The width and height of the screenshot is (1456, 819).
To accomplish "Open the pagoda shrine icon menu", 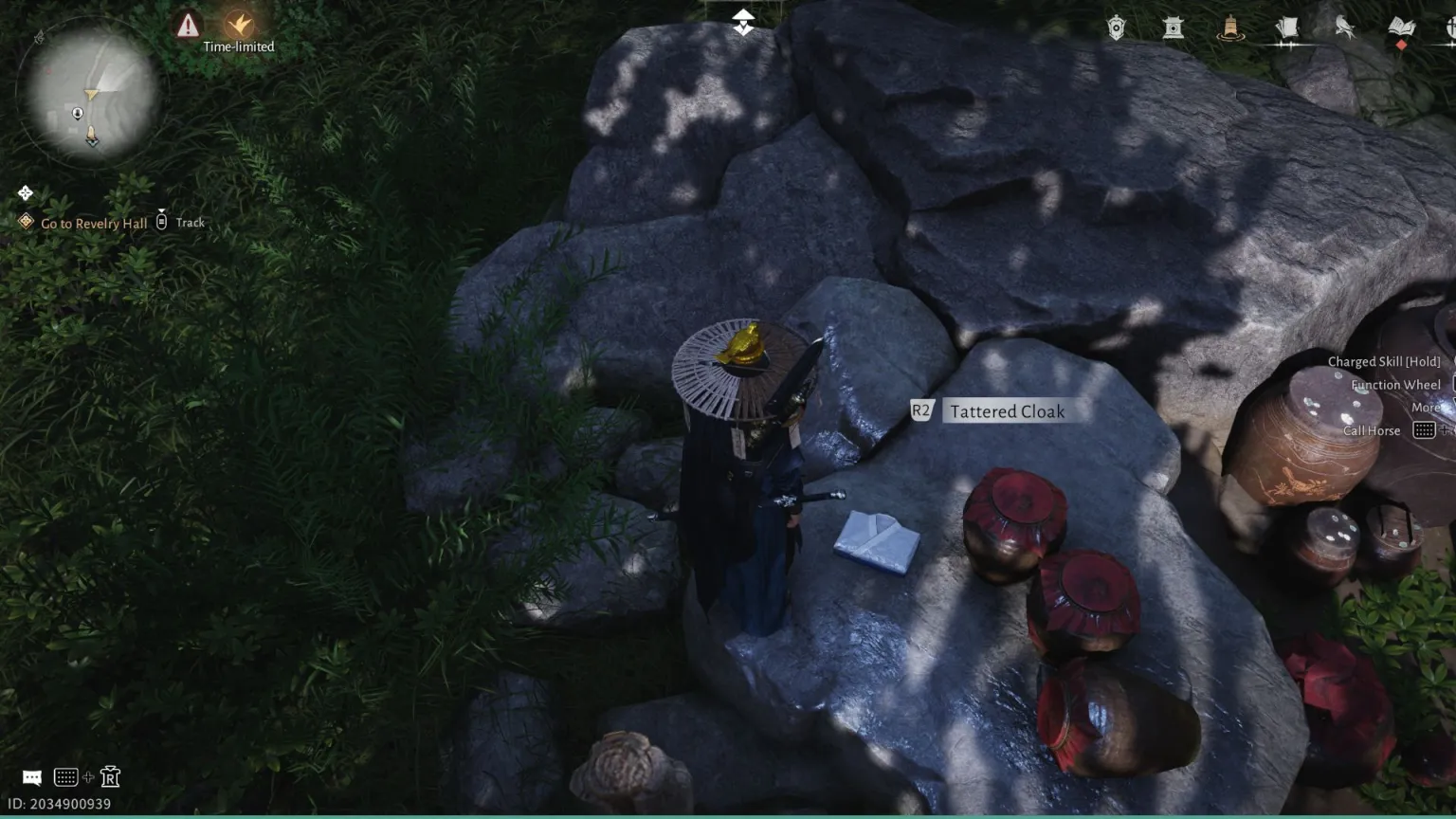I will 1174,27.
